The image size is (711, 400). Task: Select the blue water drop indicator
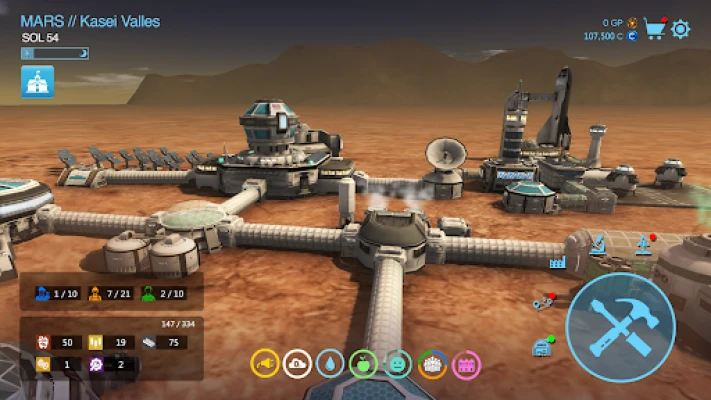point(330,364)
